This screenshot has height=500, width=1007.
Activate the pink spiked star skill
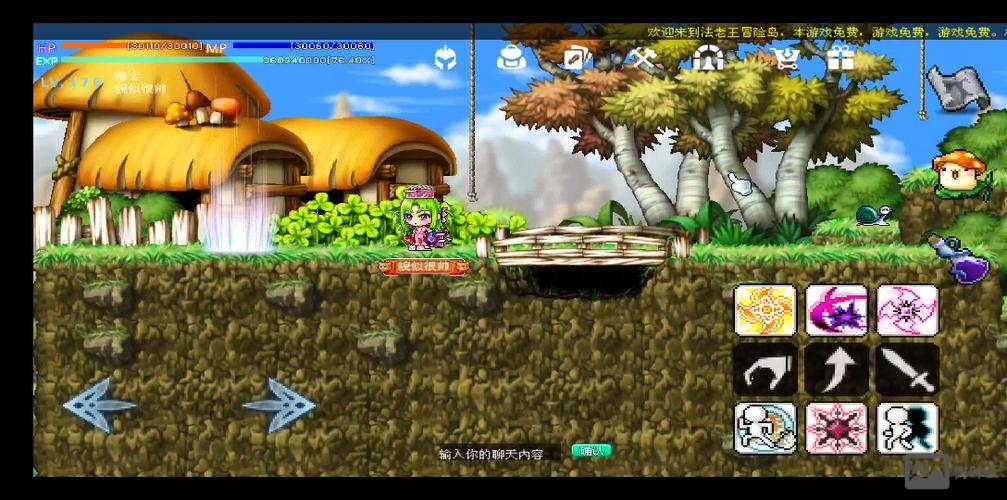coord(836,428)
